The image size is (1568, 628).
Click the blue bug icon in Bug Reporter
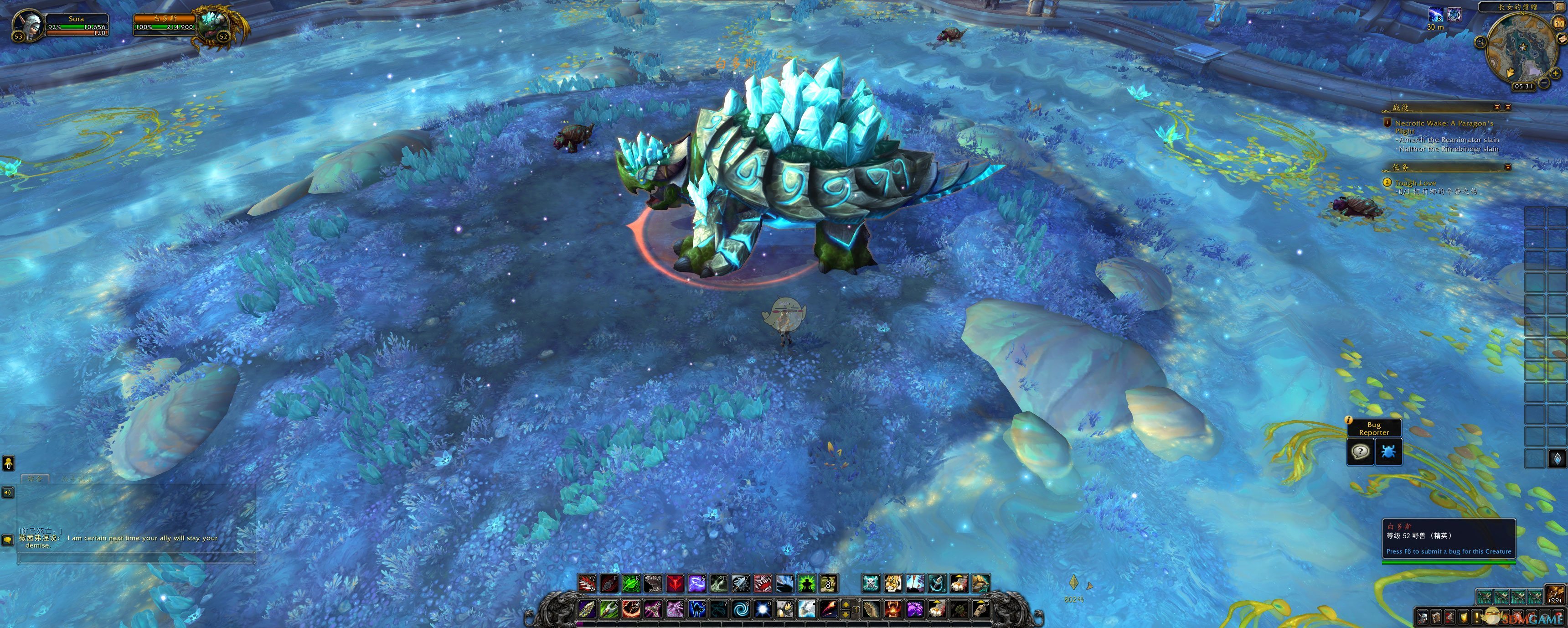coord(1388,452)
